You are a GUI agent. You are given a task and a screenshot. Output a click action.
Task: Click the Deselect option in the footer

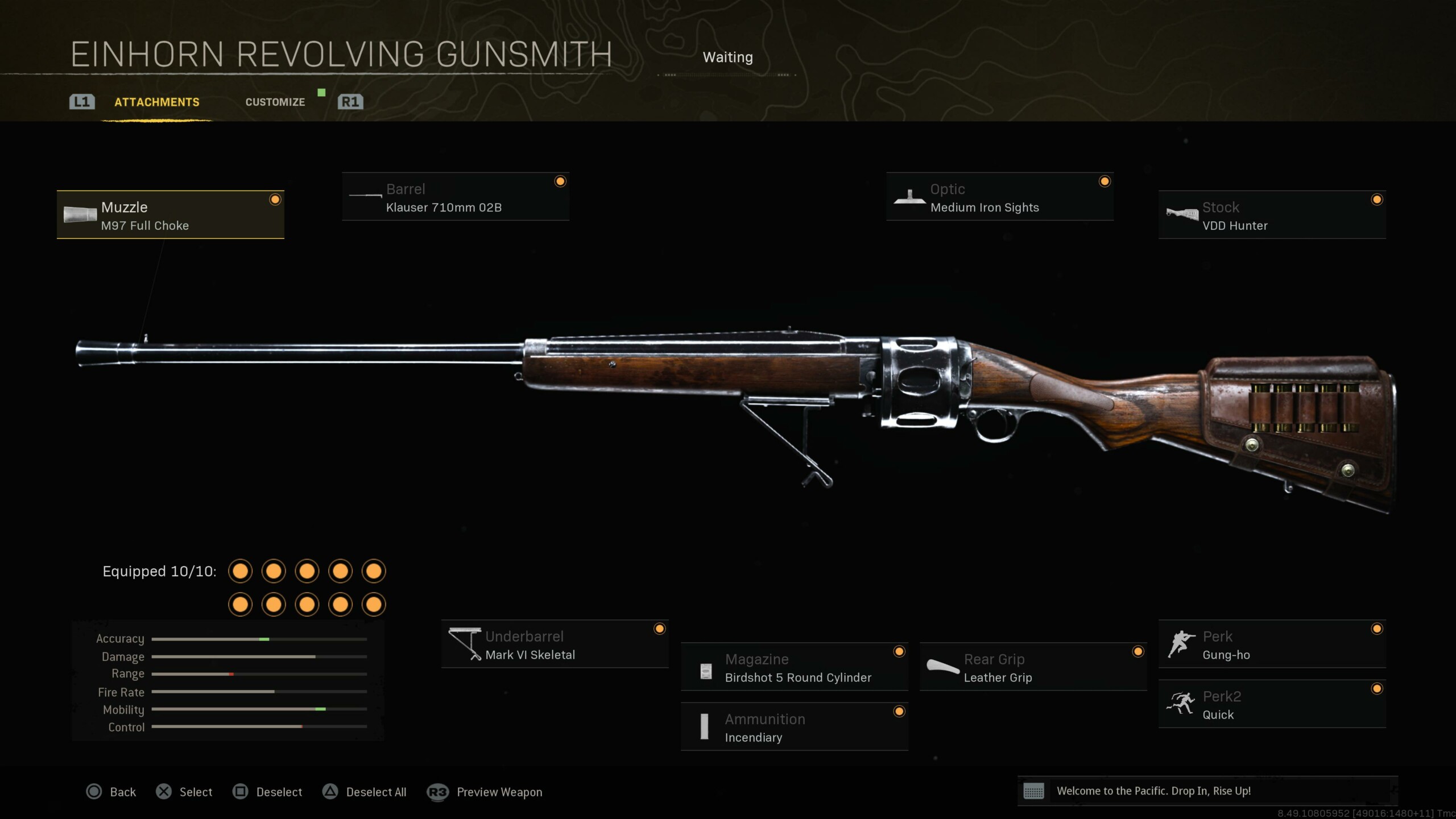point(268,792)
